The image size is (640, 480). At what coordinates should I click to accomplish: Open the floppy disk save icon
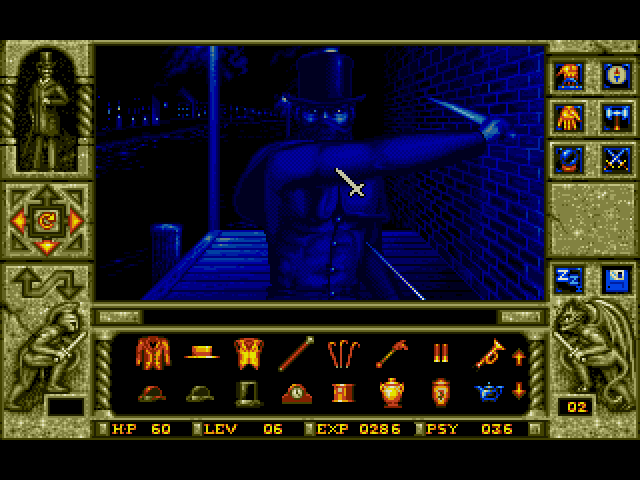(x=613, y=279)
